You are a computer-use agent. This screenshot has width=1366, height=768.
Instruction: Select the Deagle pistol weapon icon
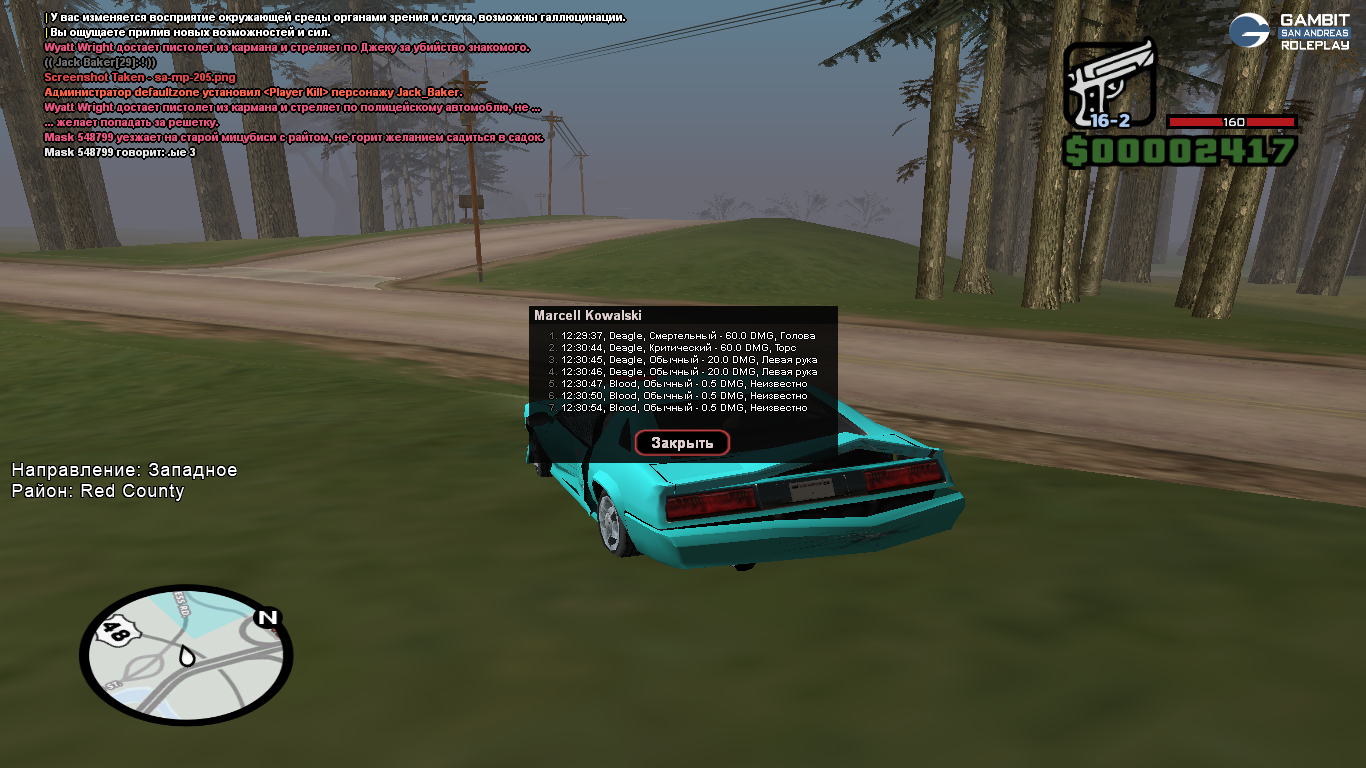[x=1108, y=86]
